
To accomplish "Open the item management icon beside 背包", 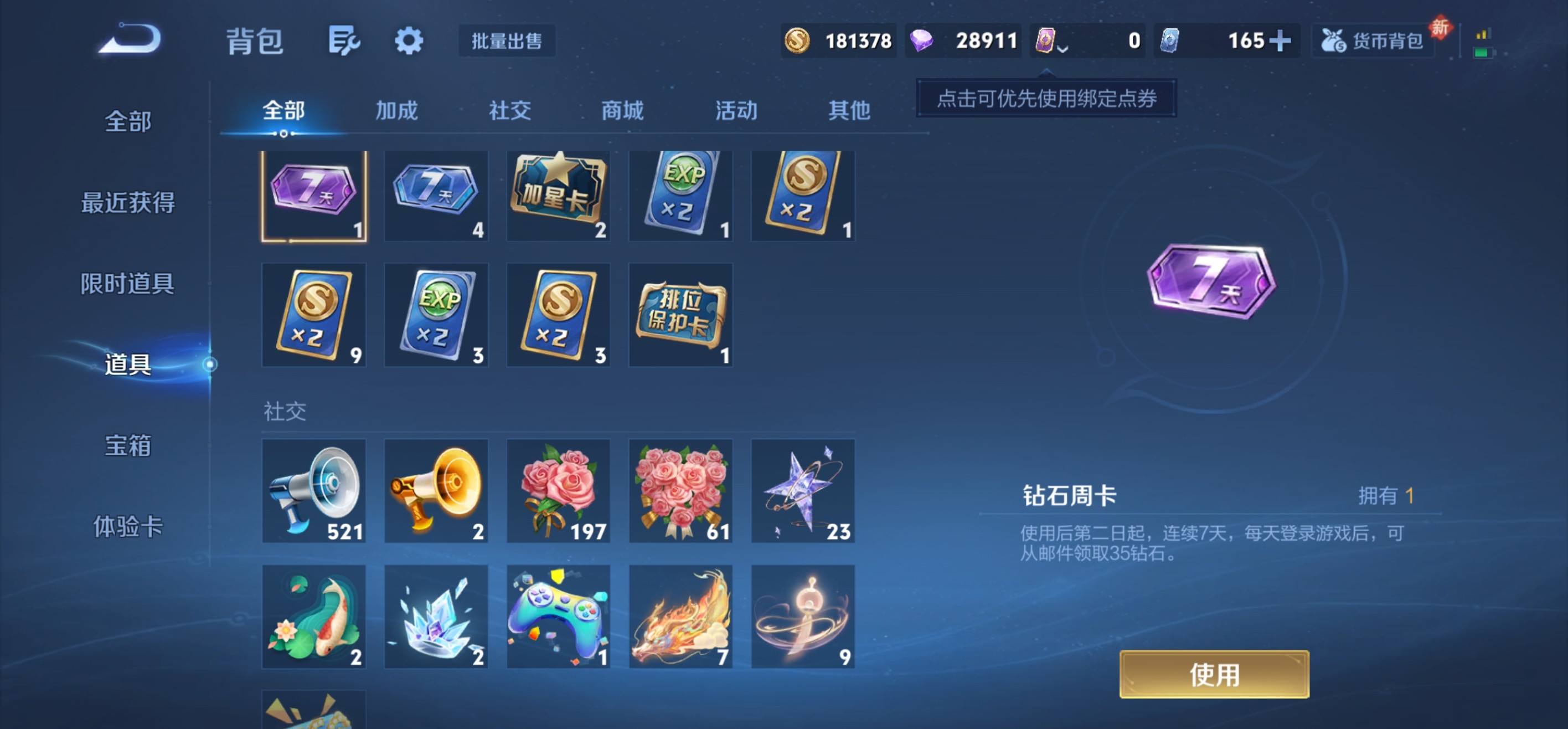I will [x=344, y=40].
